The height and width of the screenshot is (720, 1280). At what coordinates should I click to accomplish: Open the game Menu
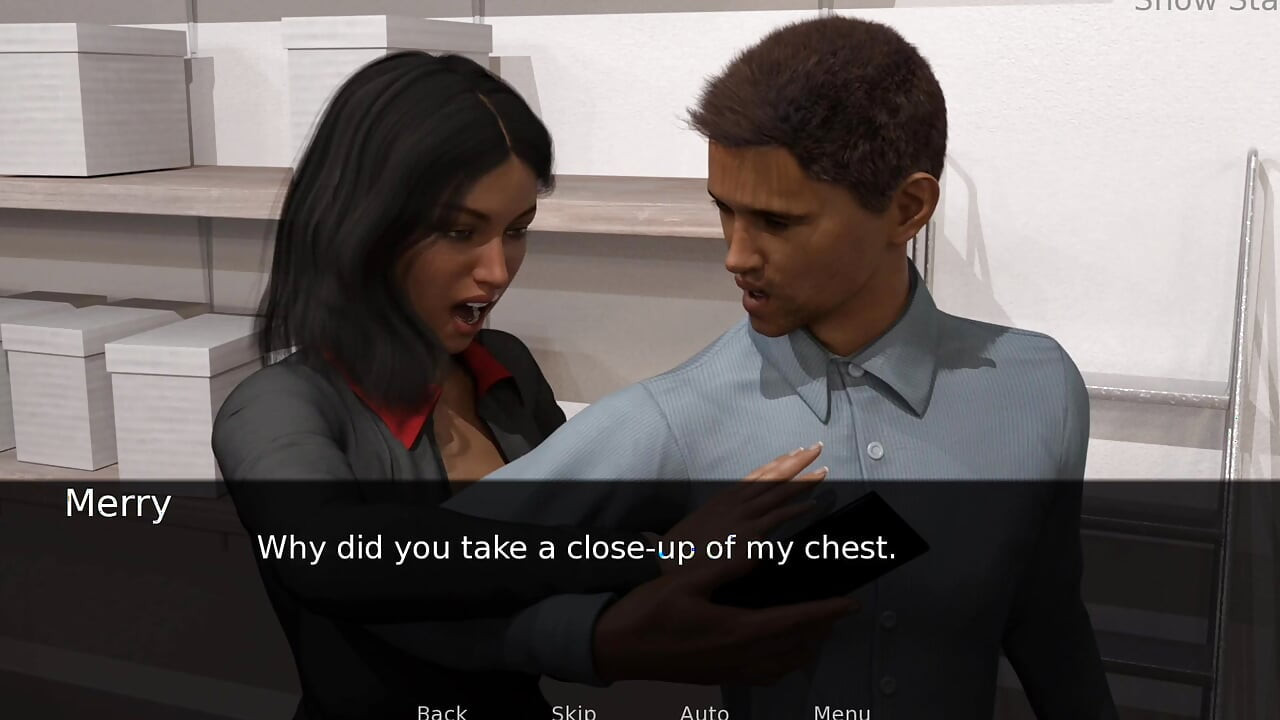841,712
